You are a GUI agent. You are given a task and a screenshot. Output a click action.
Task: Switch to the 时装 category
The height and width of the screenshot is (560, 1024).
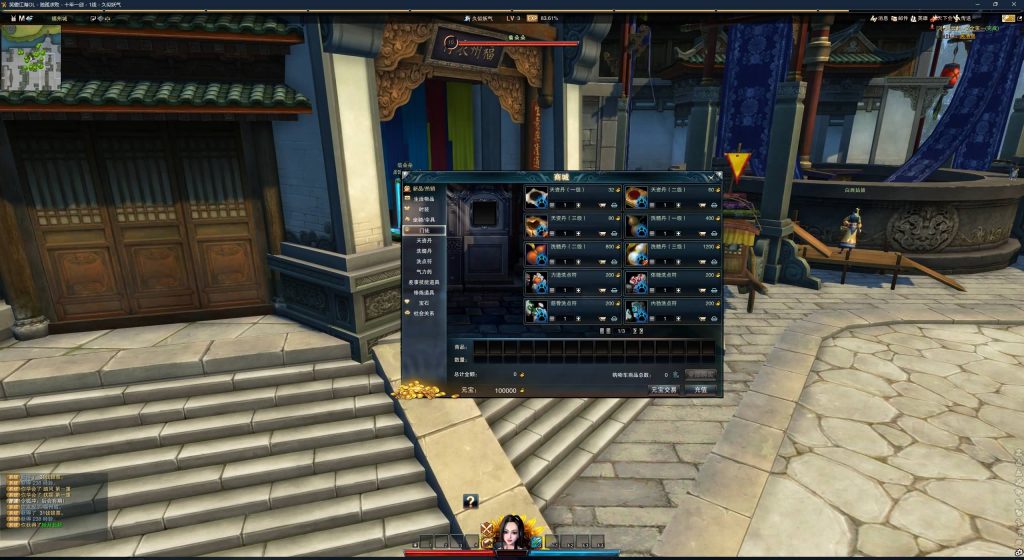coord(422,209)
